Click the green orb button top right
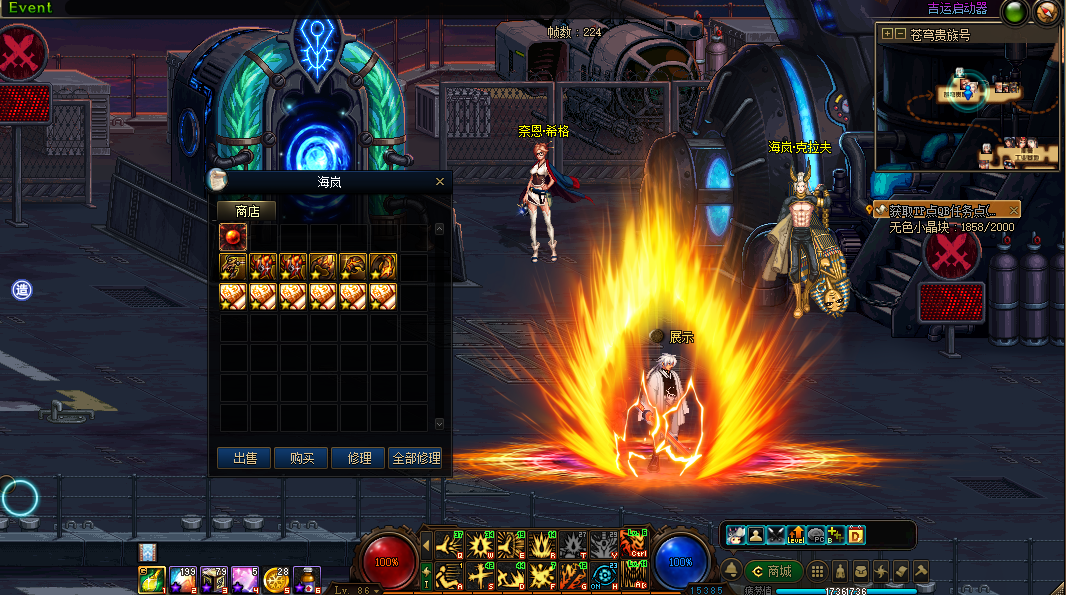 [1015, 13]
